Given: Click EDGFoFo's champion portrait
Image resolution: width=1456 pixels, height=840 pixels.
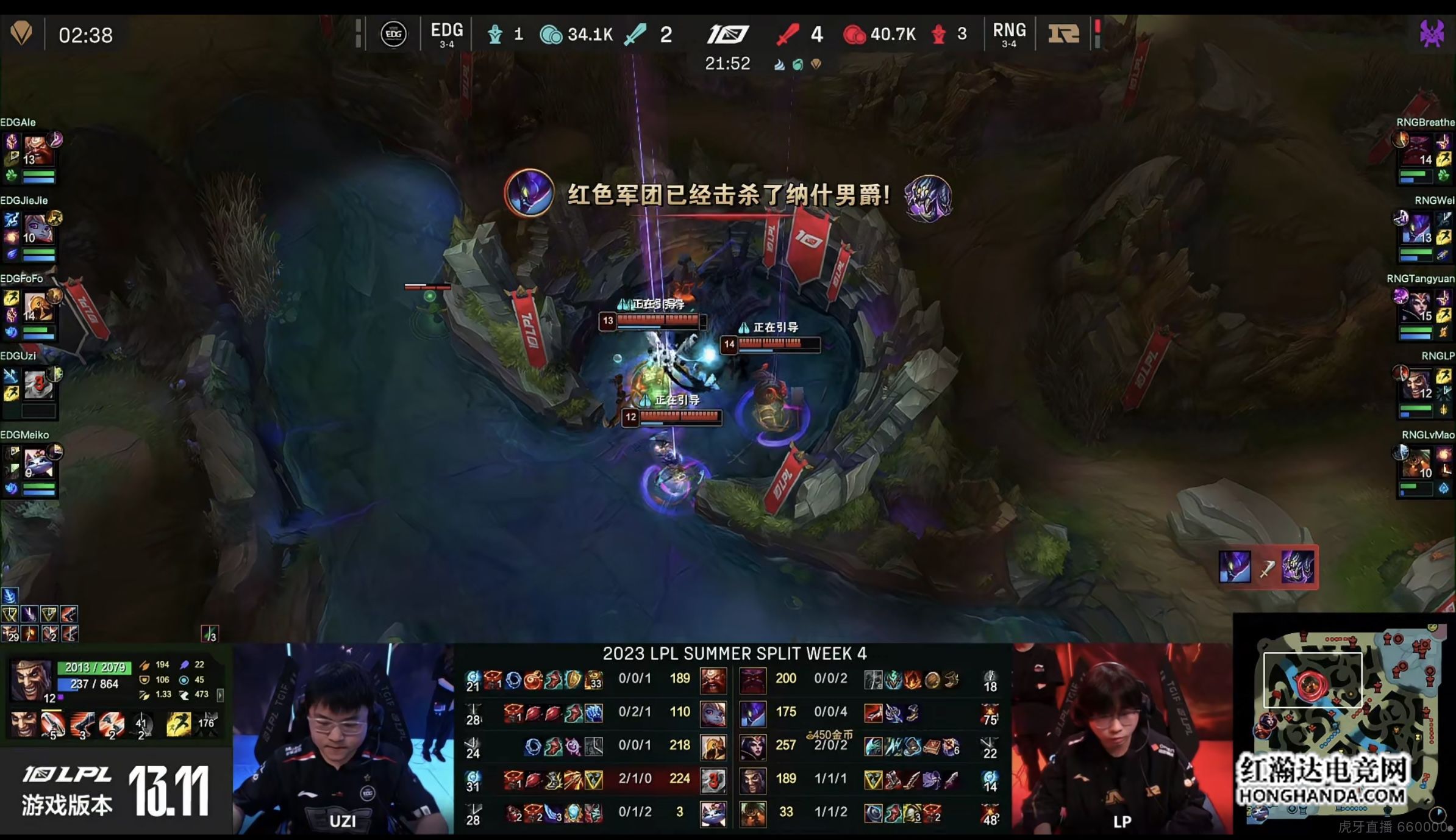Looking at the screenshot, I should click(x=37, y=307).
